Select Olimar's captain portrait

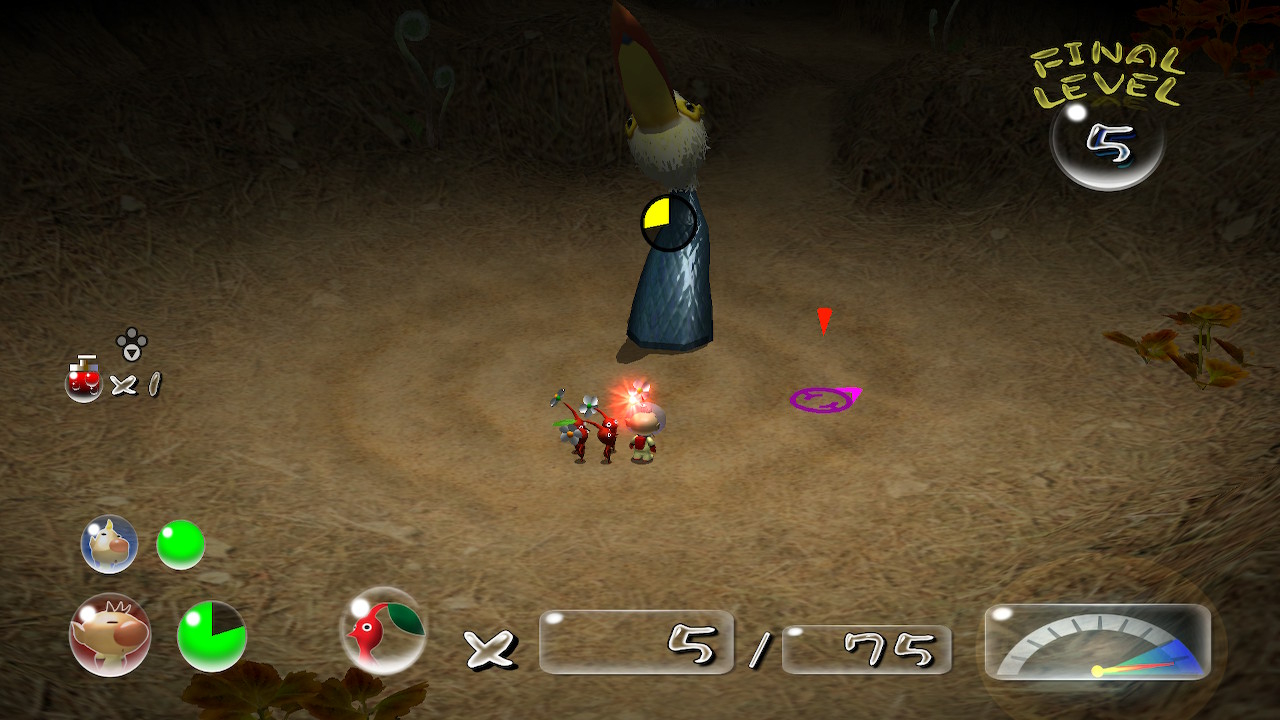tap(110, 634)
